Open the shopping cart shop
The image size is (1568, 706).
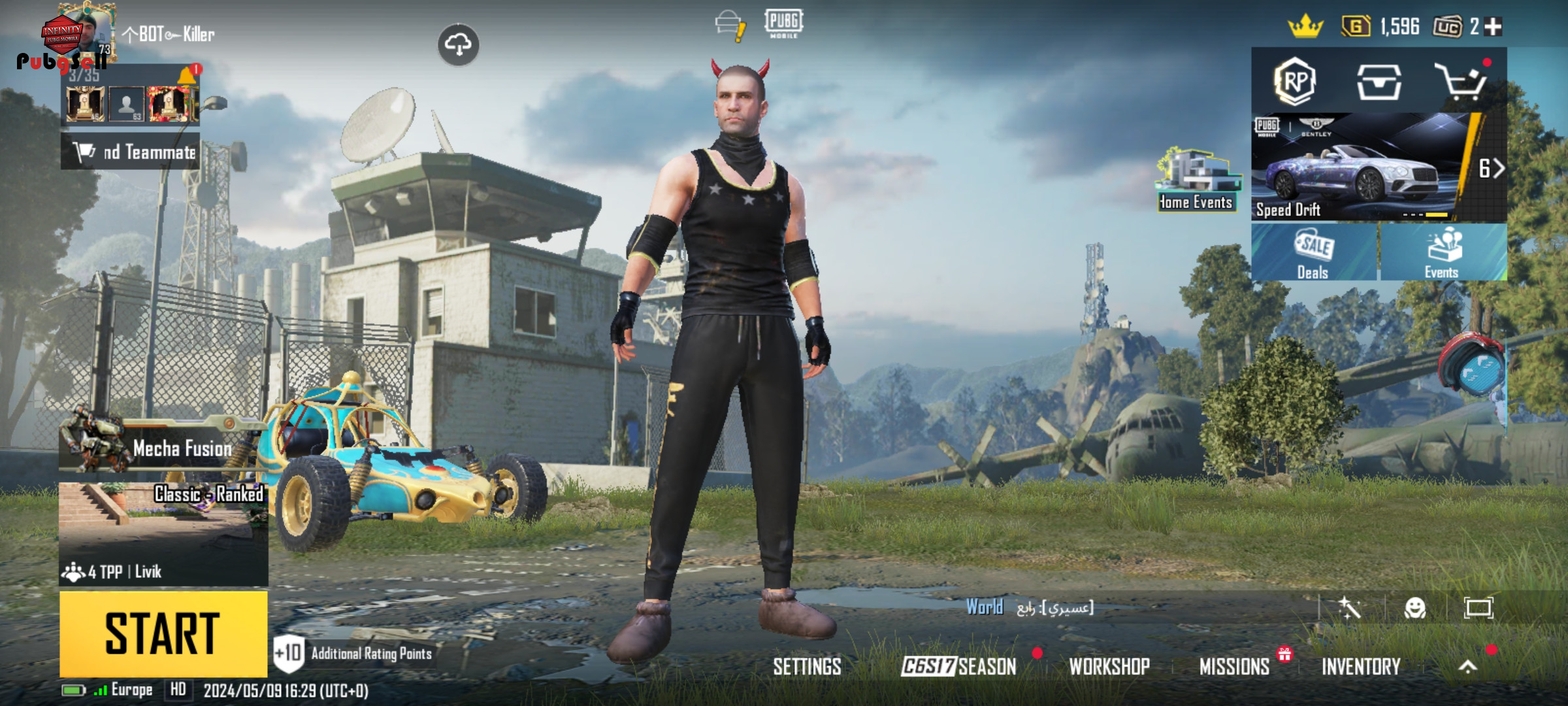click(1460, 82)
